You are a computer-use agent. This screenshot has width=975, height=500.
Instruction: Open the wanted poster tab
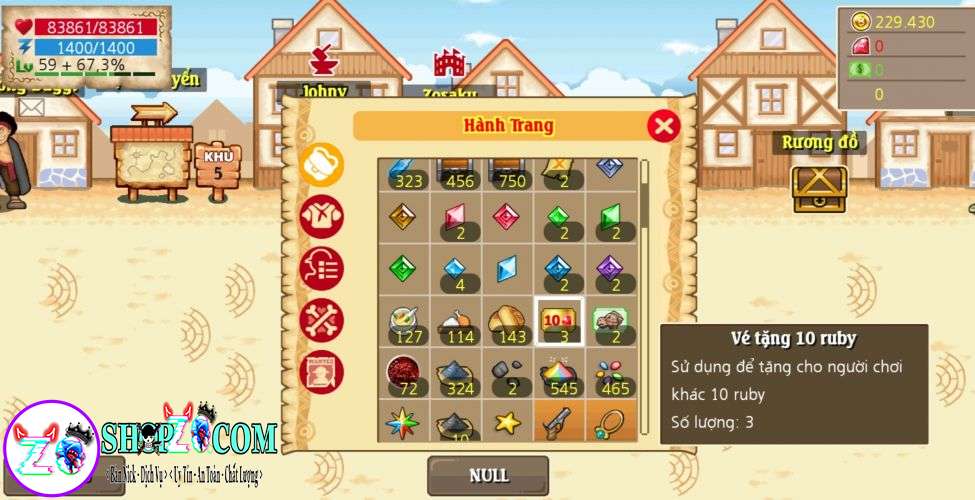[322, 372]
